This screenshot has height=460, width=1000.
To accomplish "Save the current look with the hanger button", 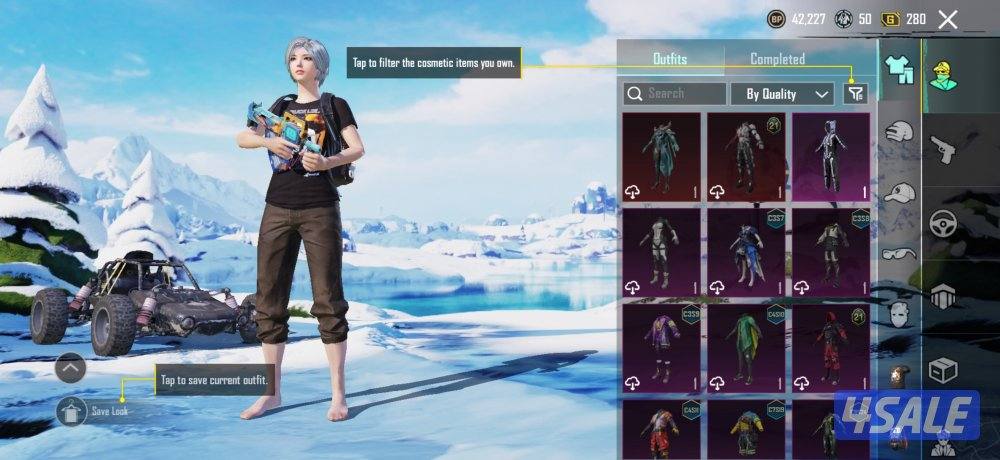I will pos(71,411).
